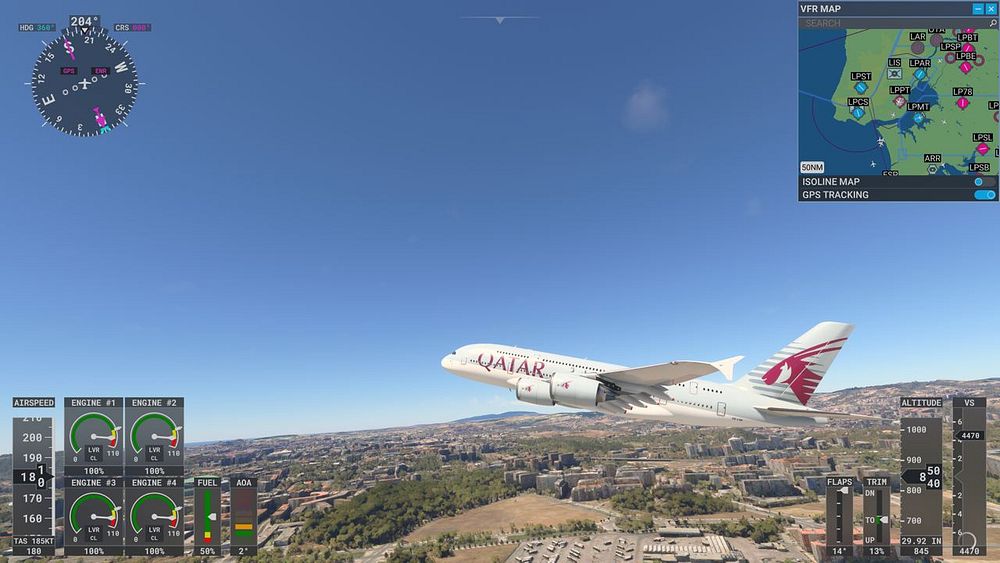Close the VFR Map panel
1000x563 pixels.
(991, 9)
